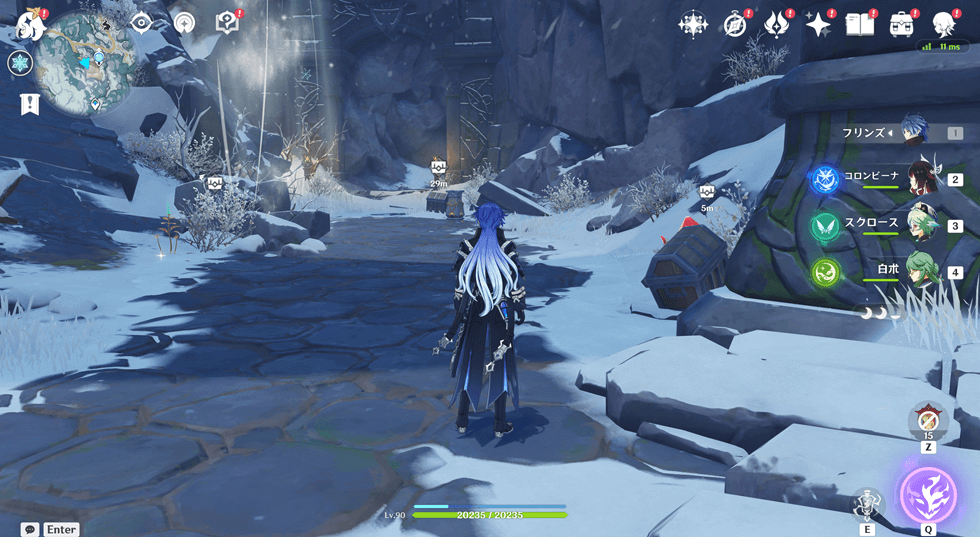Switch to party member スクロース
This screenshot has height=537, width=980.
920,224
